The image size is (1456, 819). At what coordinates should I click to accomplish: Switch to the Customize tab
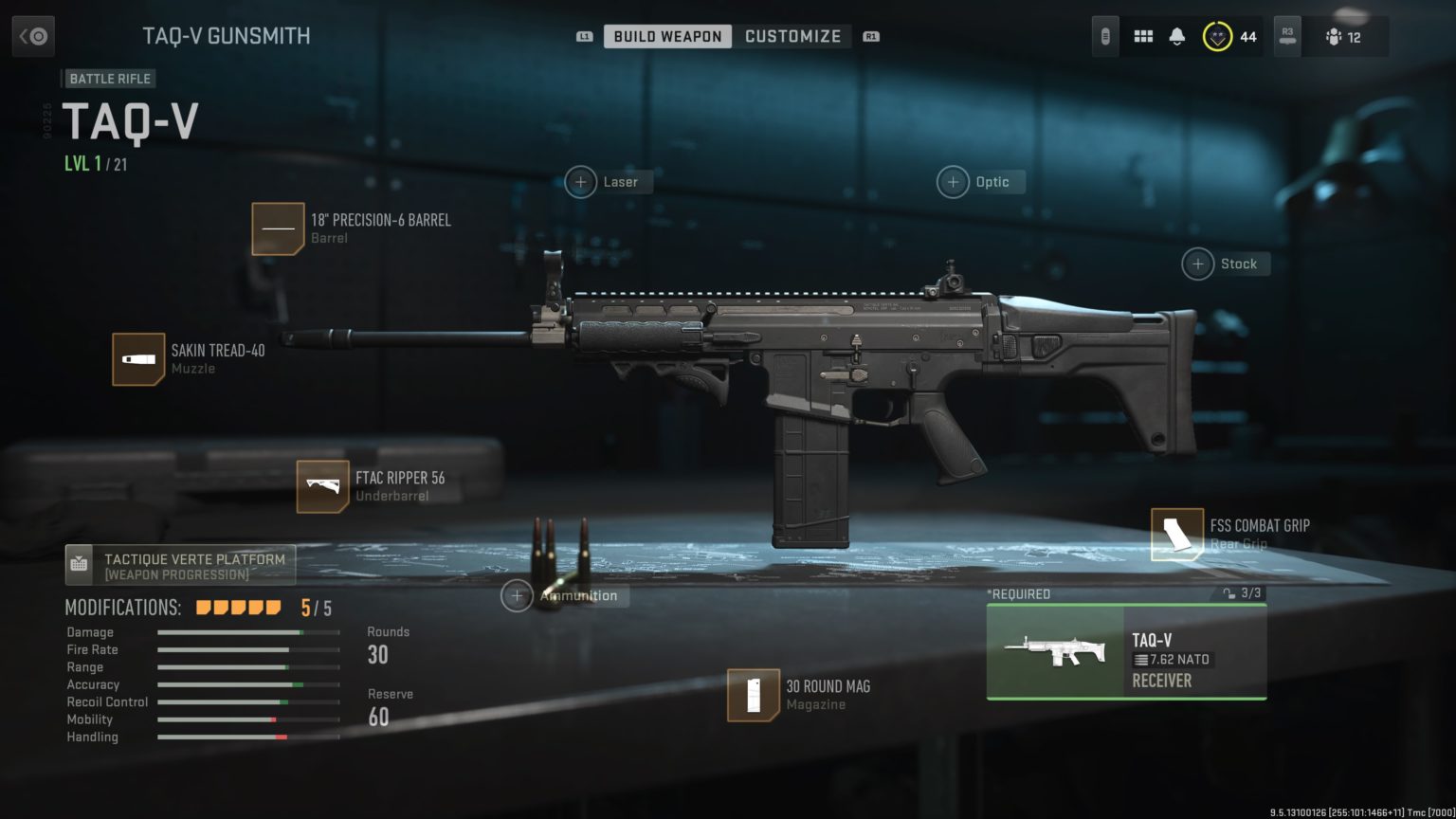click(793, 36)
